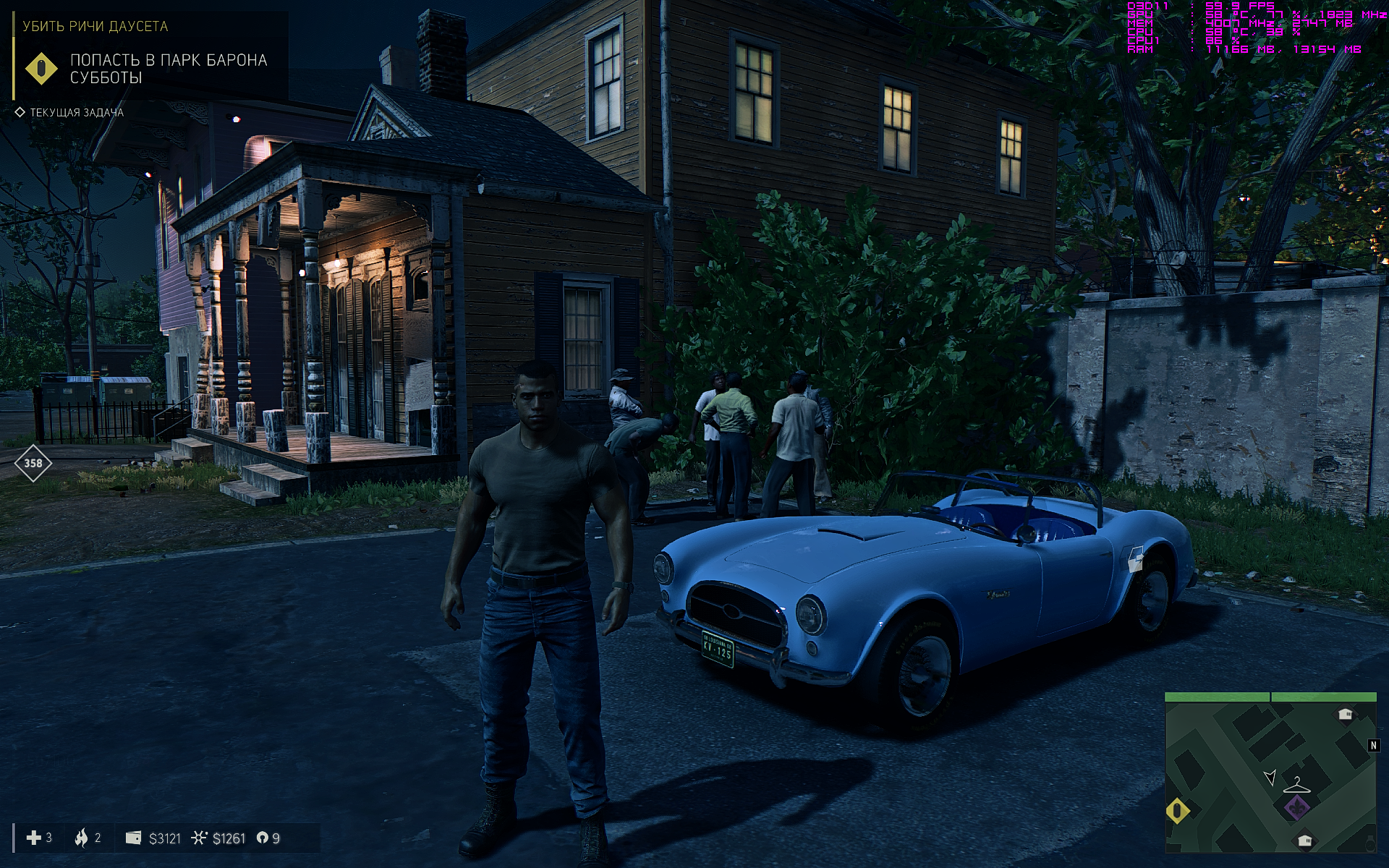Open the current task label "ТЕКУЩАЯ ЗАДАЧА"

click(x=76, y=112)
